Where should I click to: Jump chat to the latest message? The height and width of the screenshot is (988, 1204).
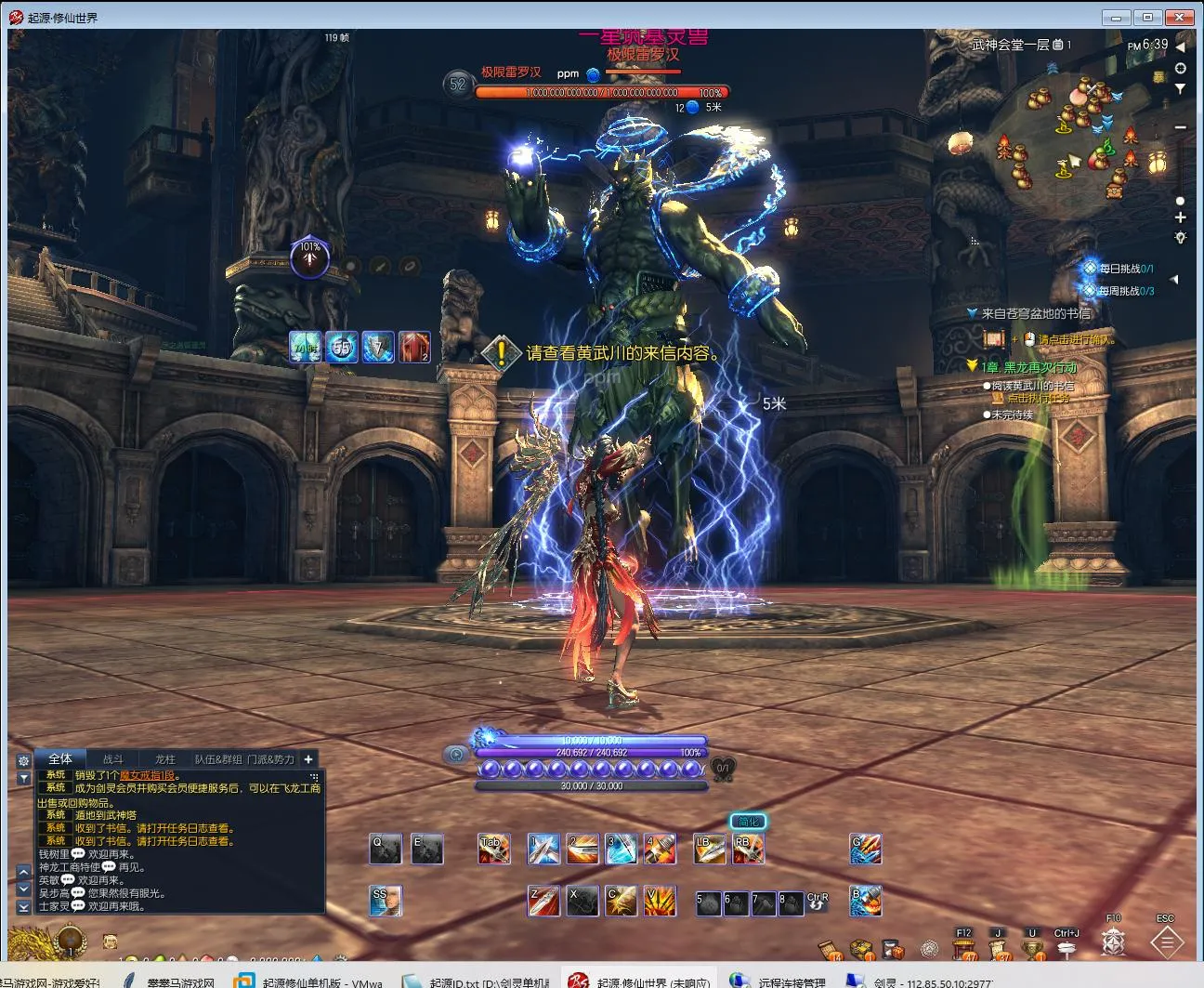[24, 907]
